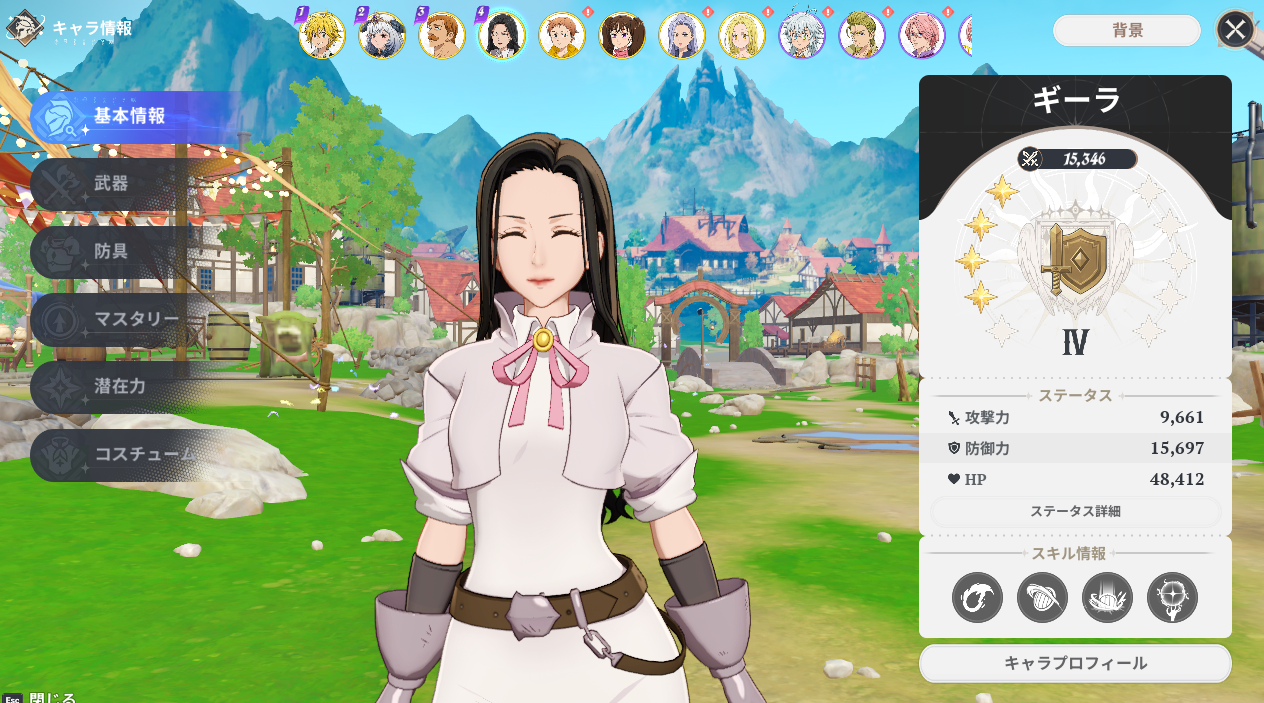Close the character info screen with X

1235,30
